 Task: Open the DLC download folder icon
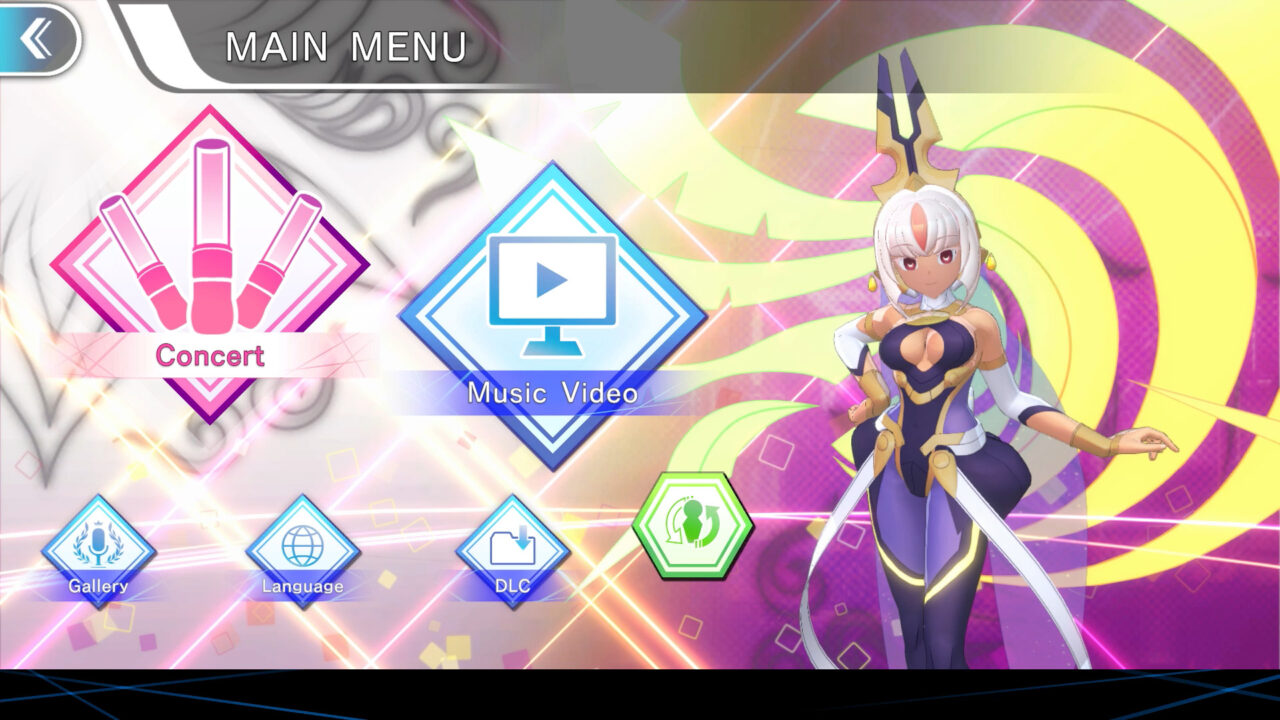coord(510,545)
